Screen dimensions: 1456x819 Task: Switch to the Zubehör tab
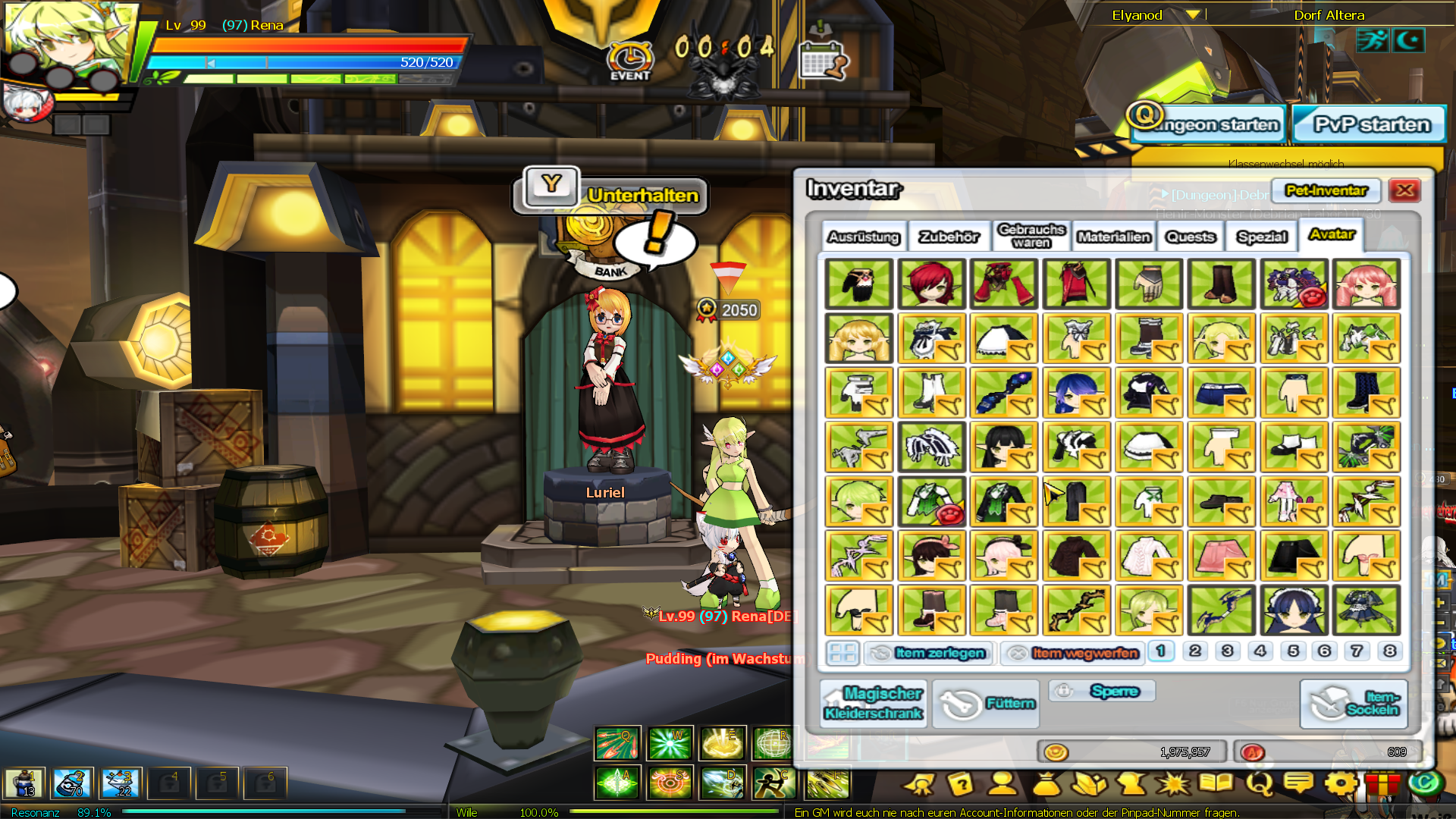tap(949, 237)
